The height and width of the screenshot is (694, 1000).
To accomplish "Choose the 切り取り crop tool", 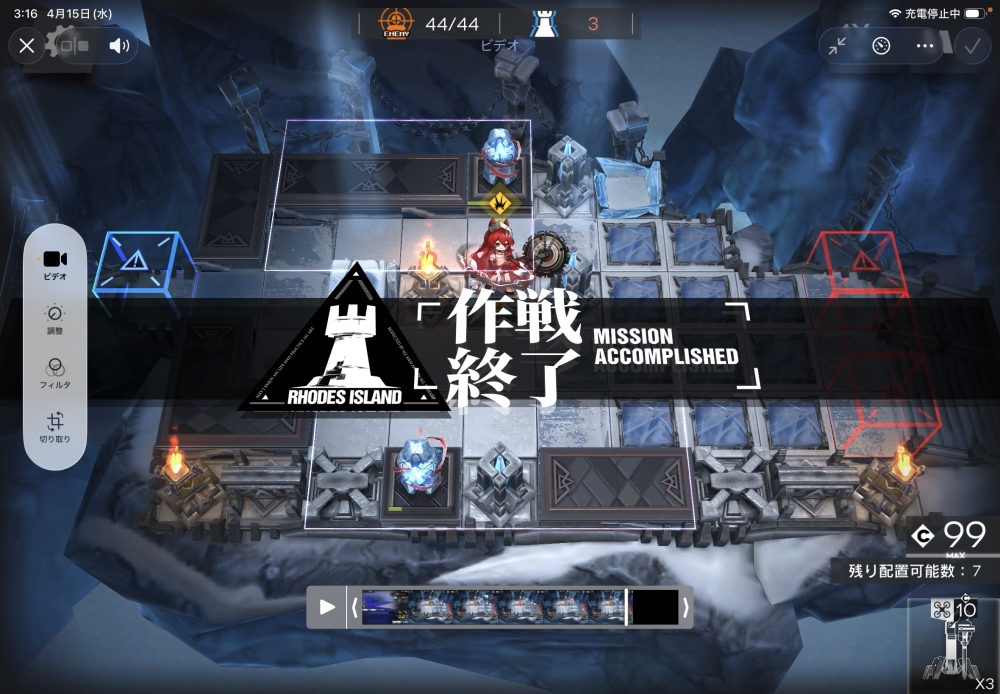I will coord(55,428).
